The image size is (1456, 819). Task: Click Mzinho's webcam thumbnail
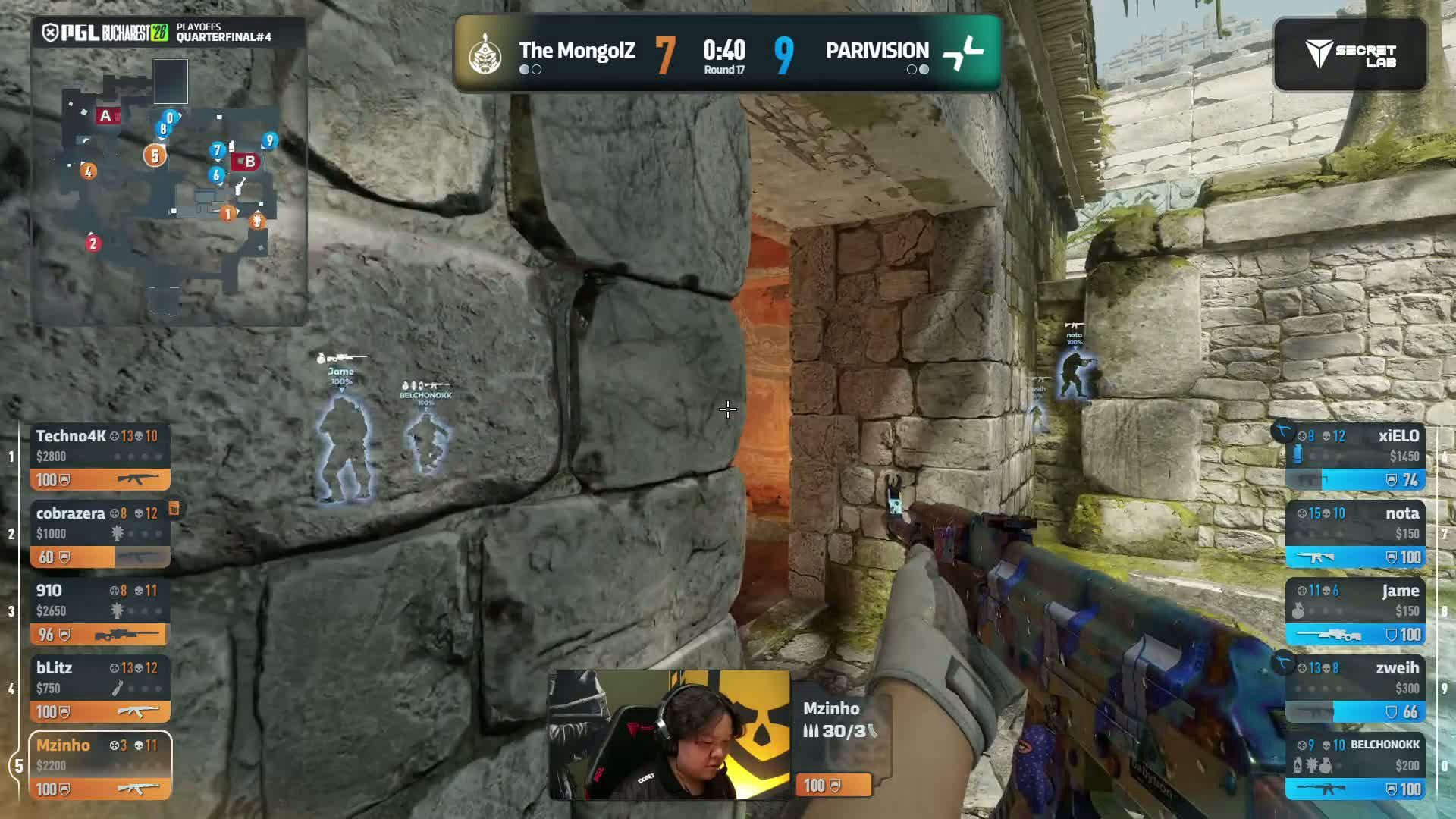pos(669,735)
